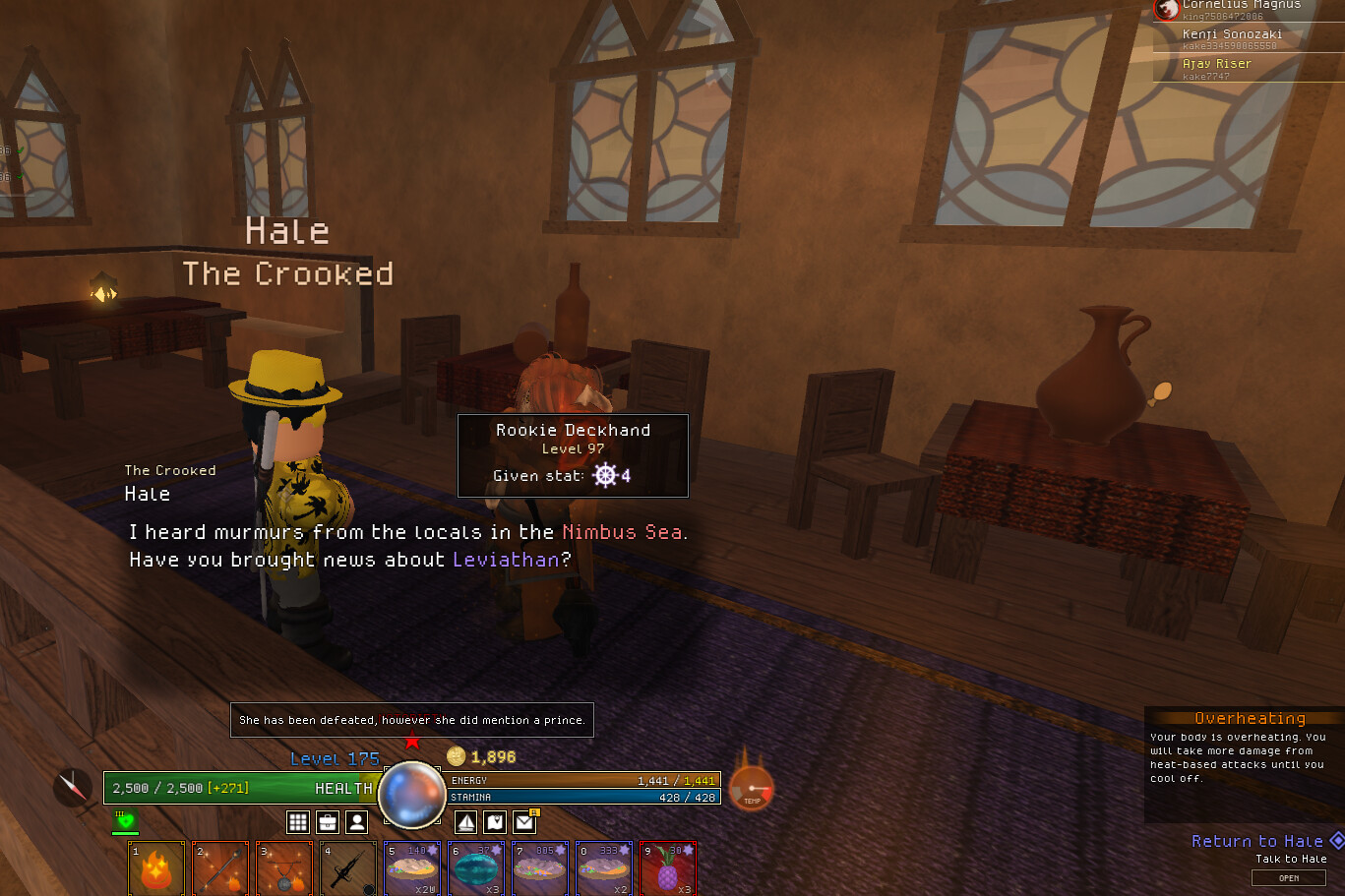The image size is (1345, 896).
Task: Use the food dish in slot 7
Action: 540,868
